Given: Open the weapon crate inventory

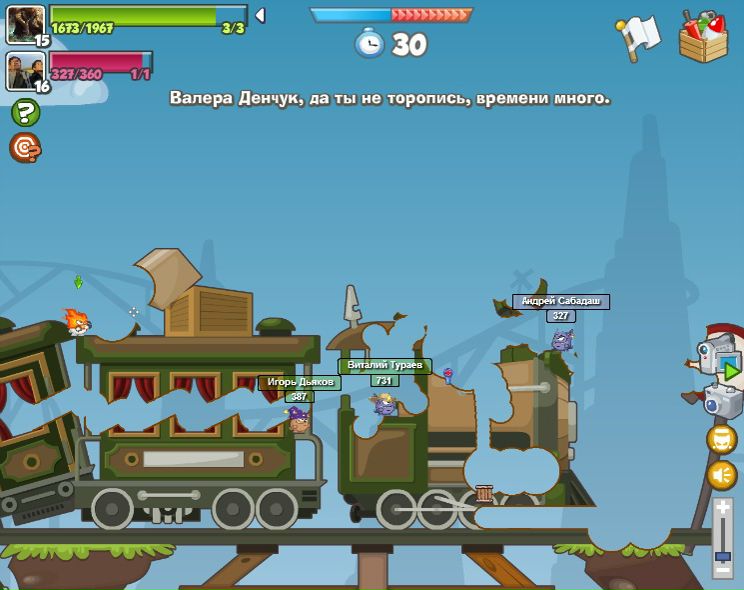Looking at the screenshot, I should click(x=703, y=38).
